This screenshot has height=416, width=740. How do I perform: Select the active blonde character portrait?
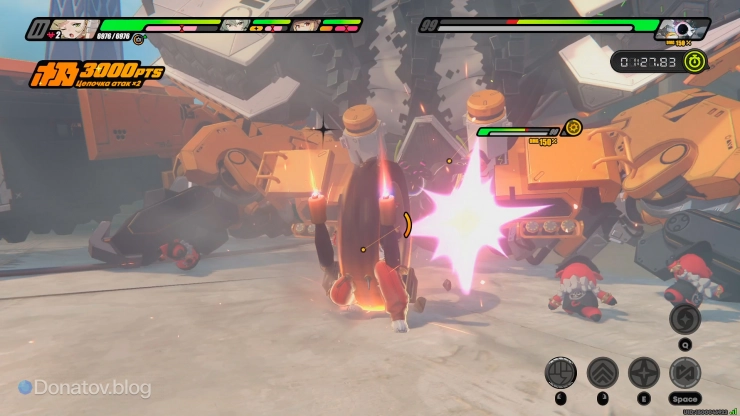[77, 27]
